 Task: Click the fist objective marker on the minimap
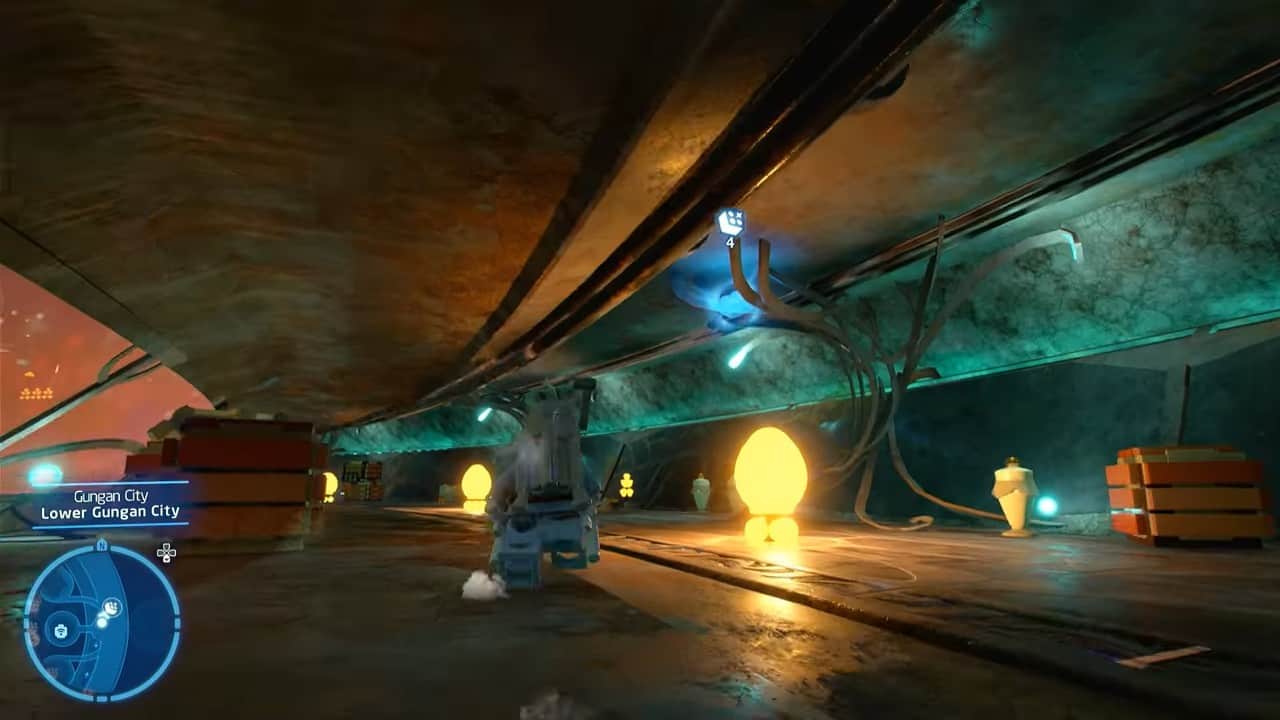111,605
